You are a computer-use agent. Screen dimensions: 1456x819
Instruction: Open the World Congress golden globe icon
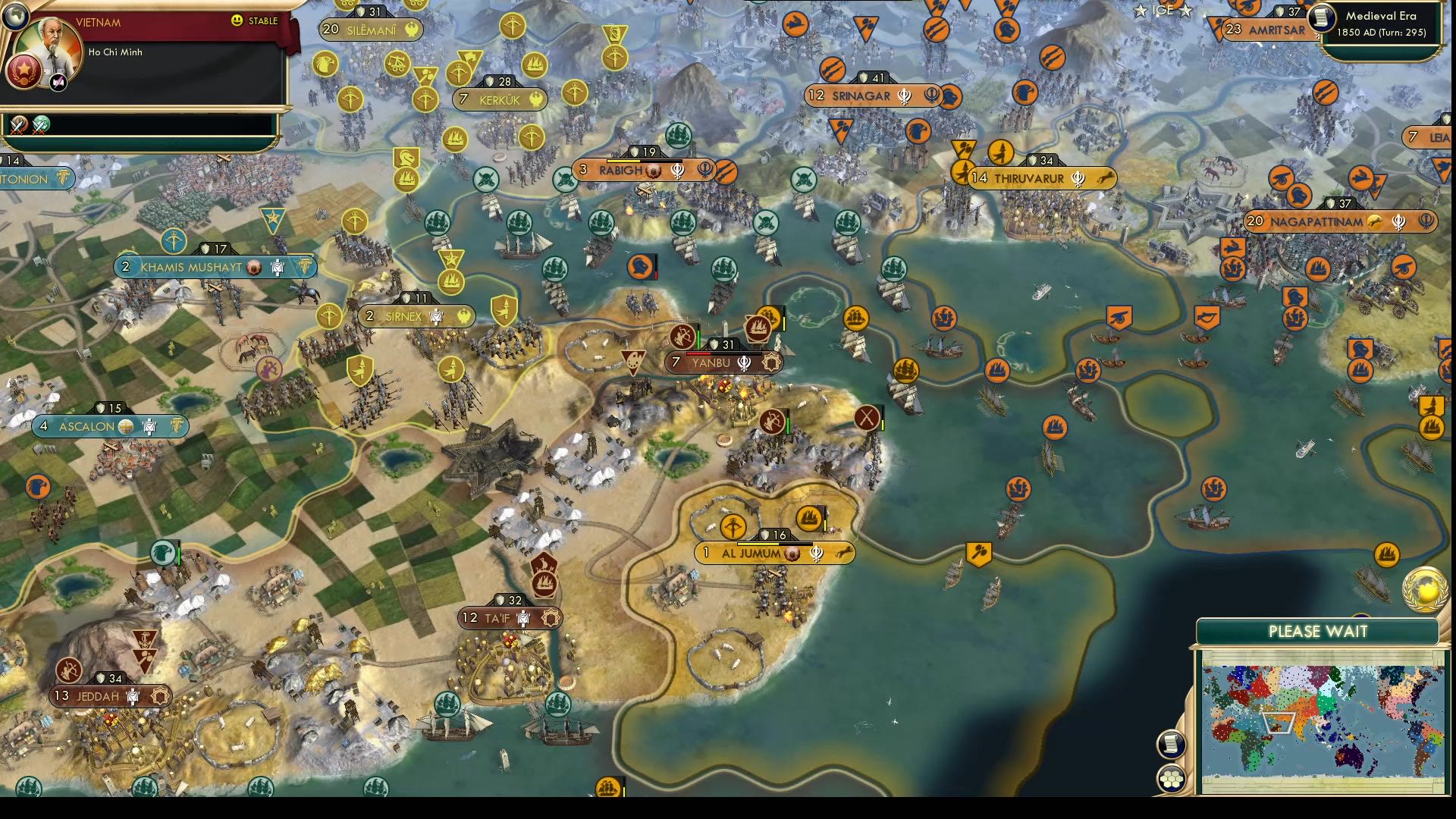tap(1424, 591)
